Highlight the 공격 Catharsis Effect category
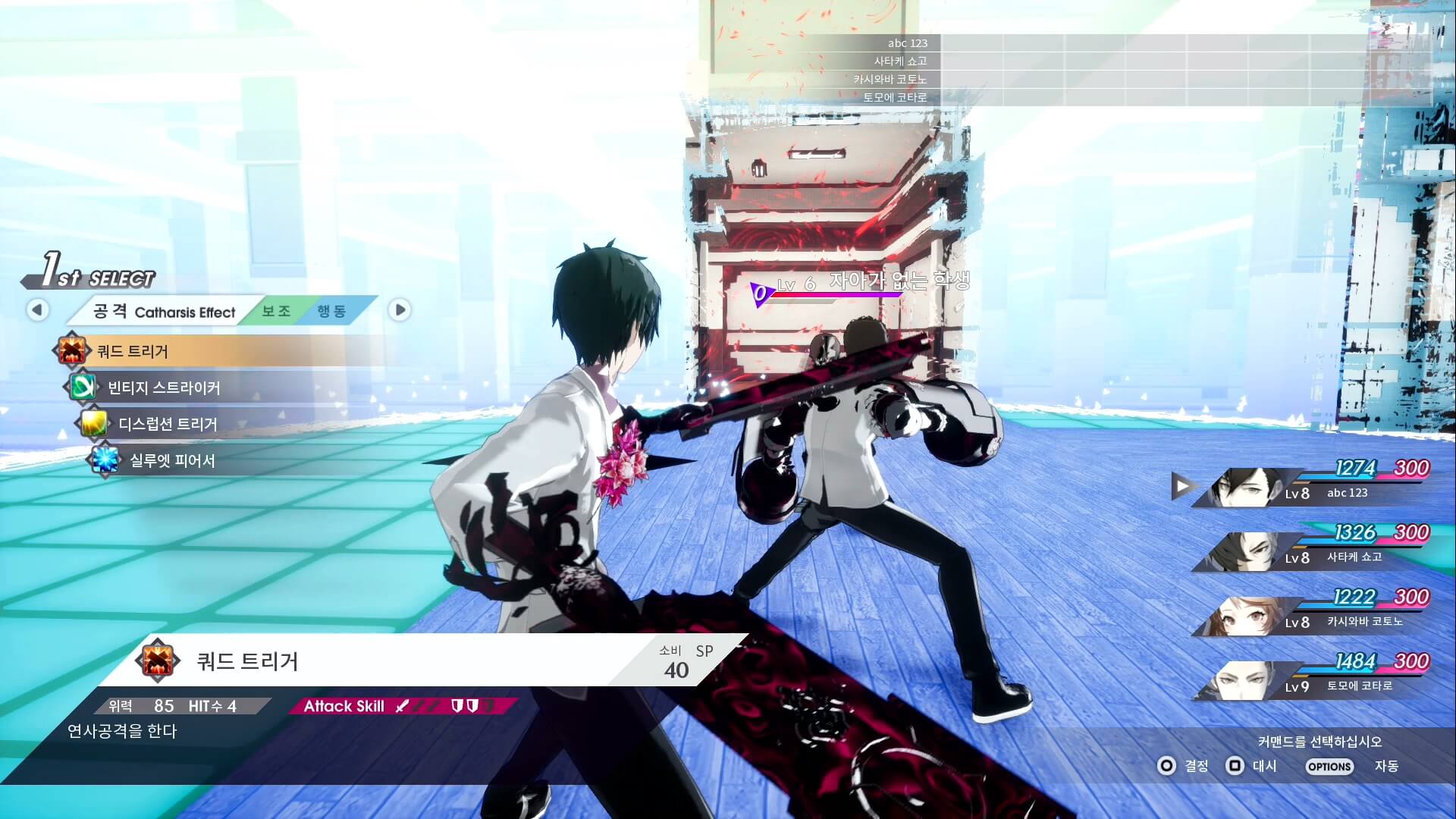Screen dimensions: 1456x819 pos(163,311)
